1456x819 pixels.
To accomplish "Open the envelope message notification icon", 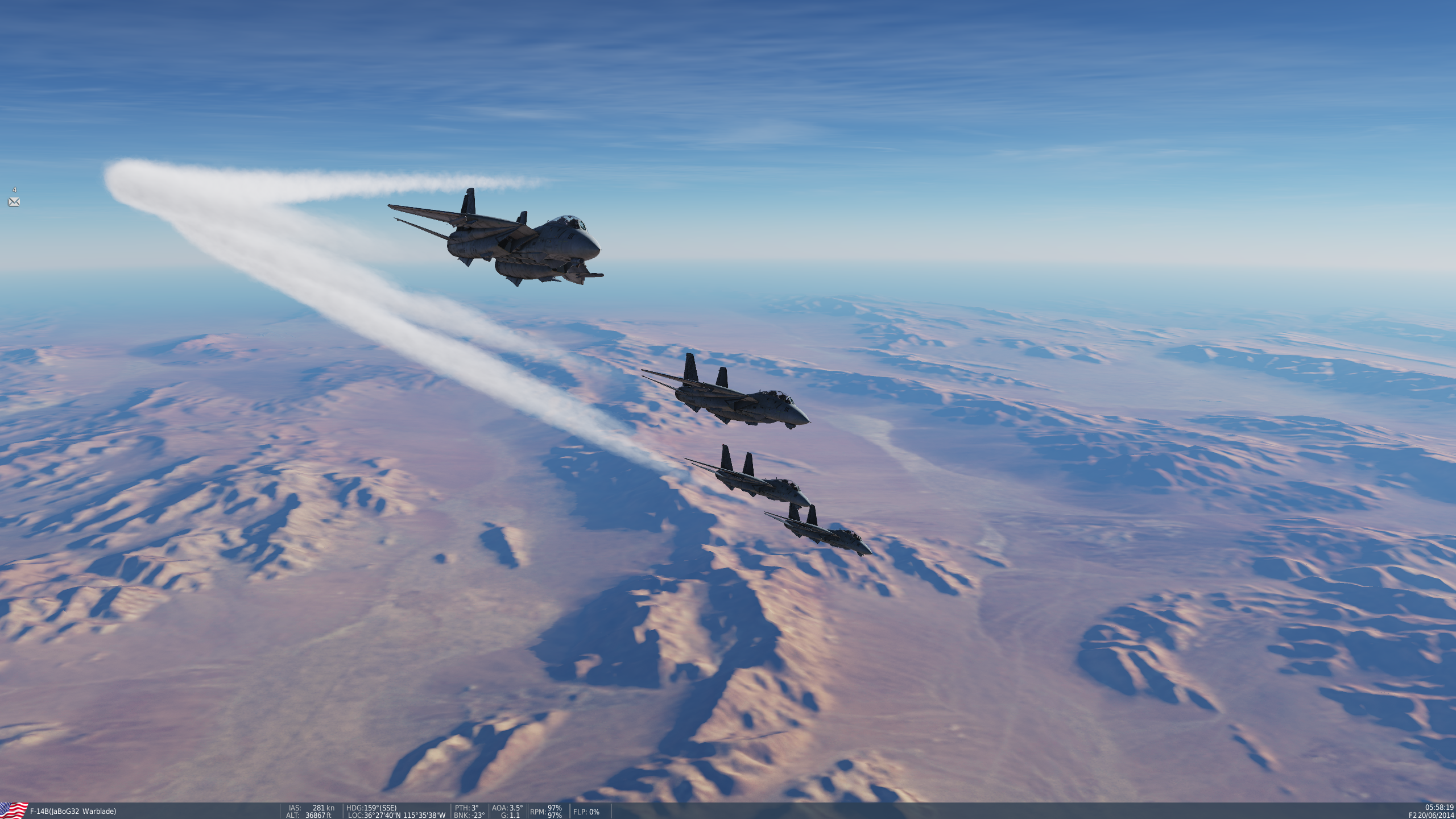I will click(x=14, y=202).
